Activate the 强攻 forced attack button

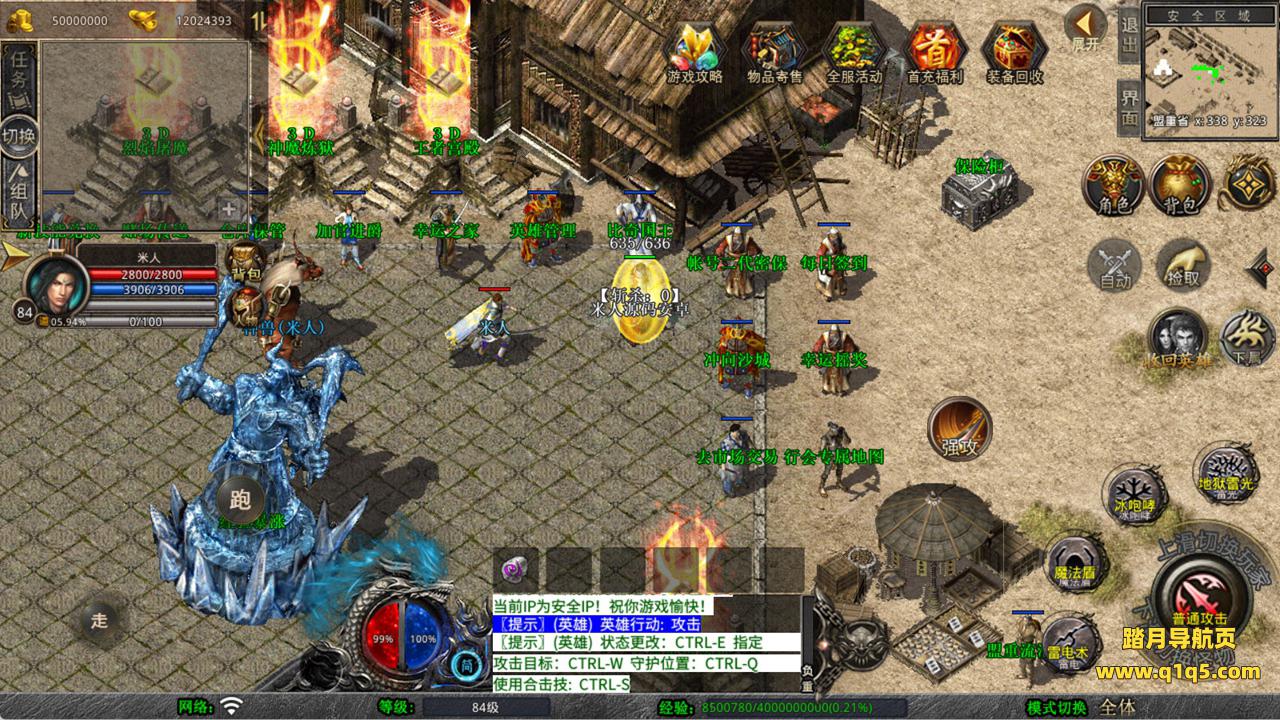(959, 428)
